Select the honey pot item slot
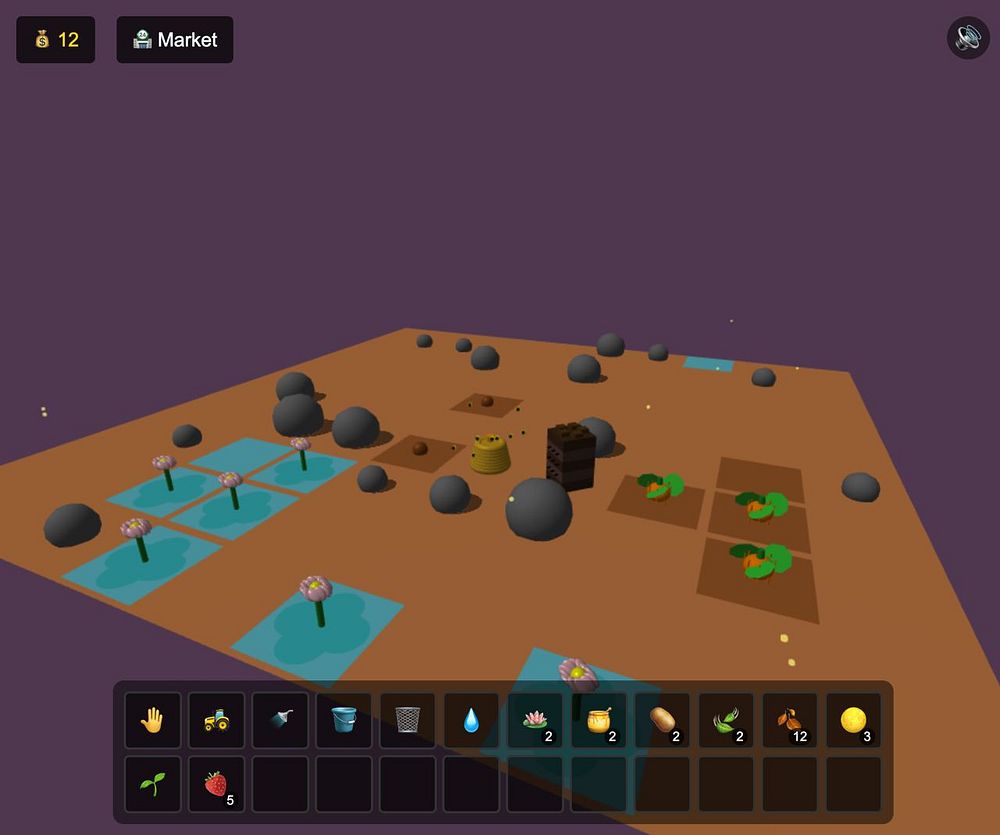The width and height of the screenshot is (1000, 835). click(x=599, y=720)
